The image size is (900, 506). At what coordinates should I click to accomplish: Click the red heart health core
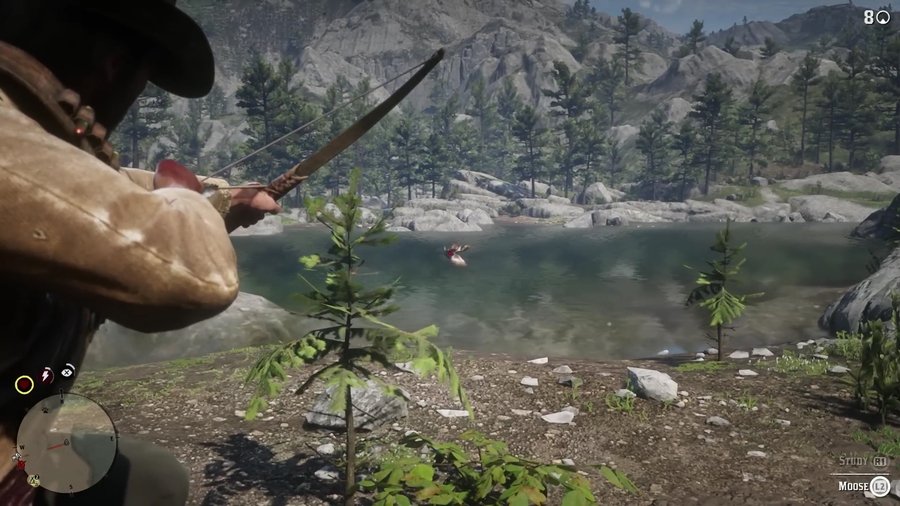pos(23,384)
